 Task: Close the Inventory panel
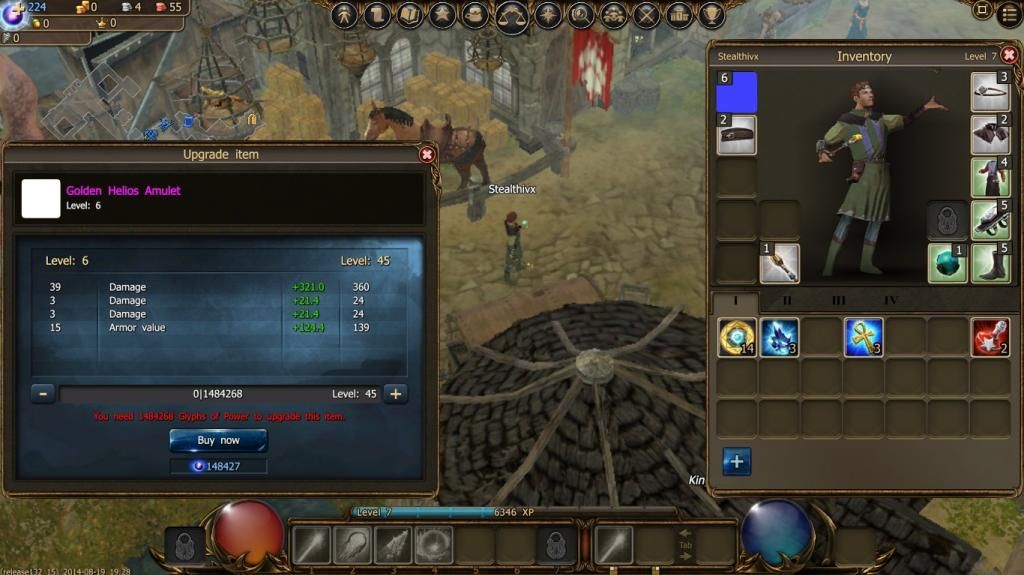tap(1009, 56)
